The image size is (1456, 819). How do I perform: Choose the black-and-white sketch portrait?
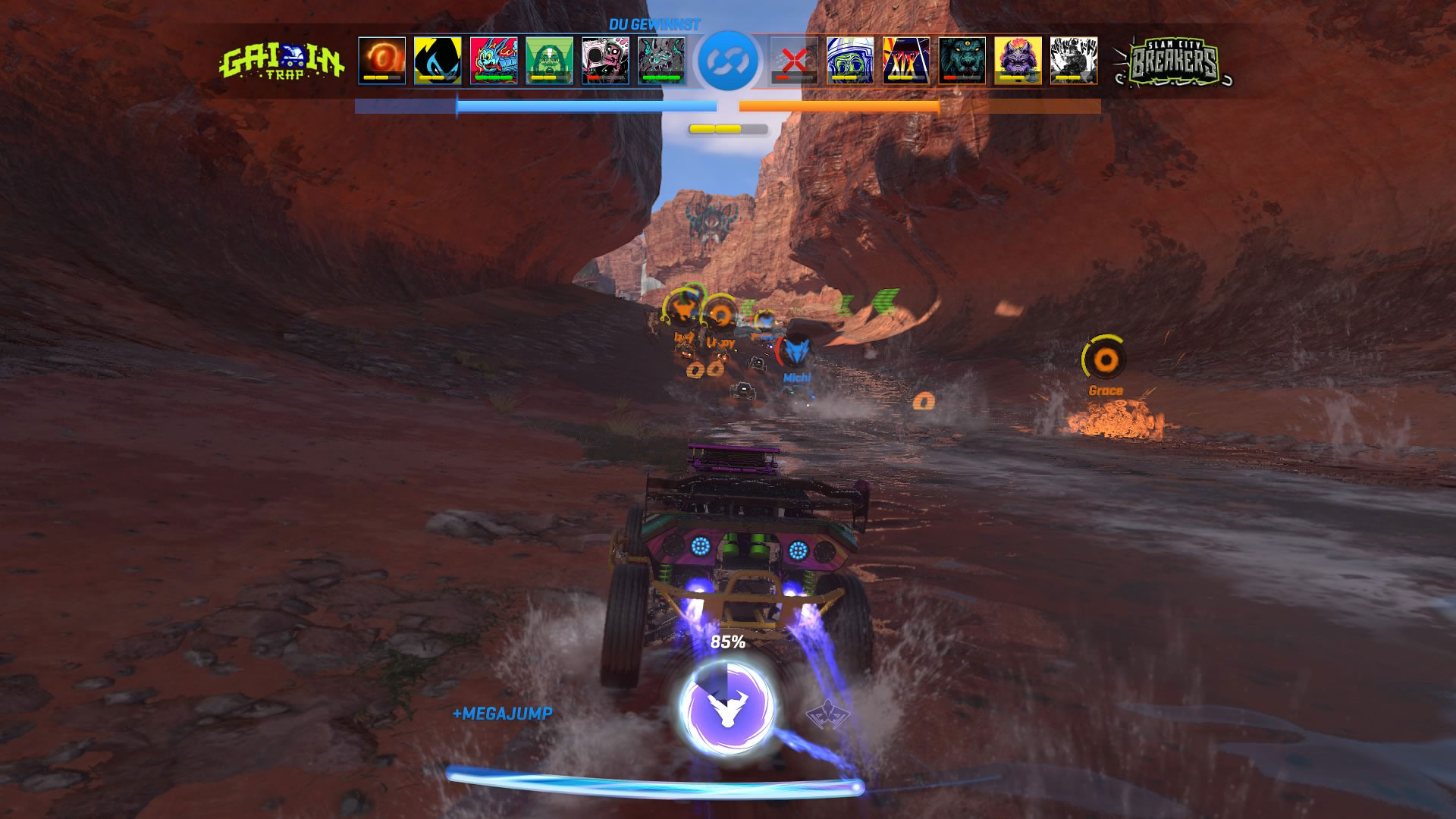click(x=1074, y=59)
